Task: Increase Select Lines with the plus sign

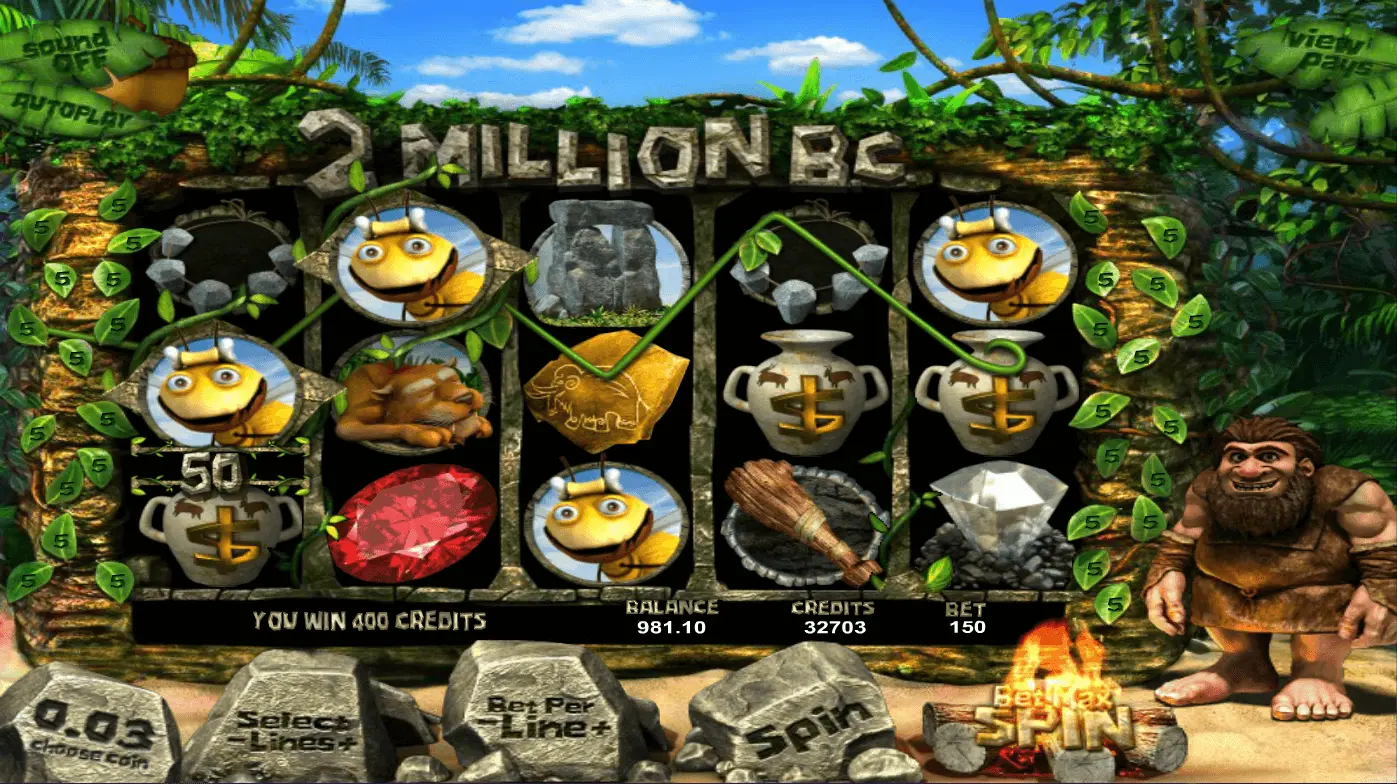Action: coord(343,740)
